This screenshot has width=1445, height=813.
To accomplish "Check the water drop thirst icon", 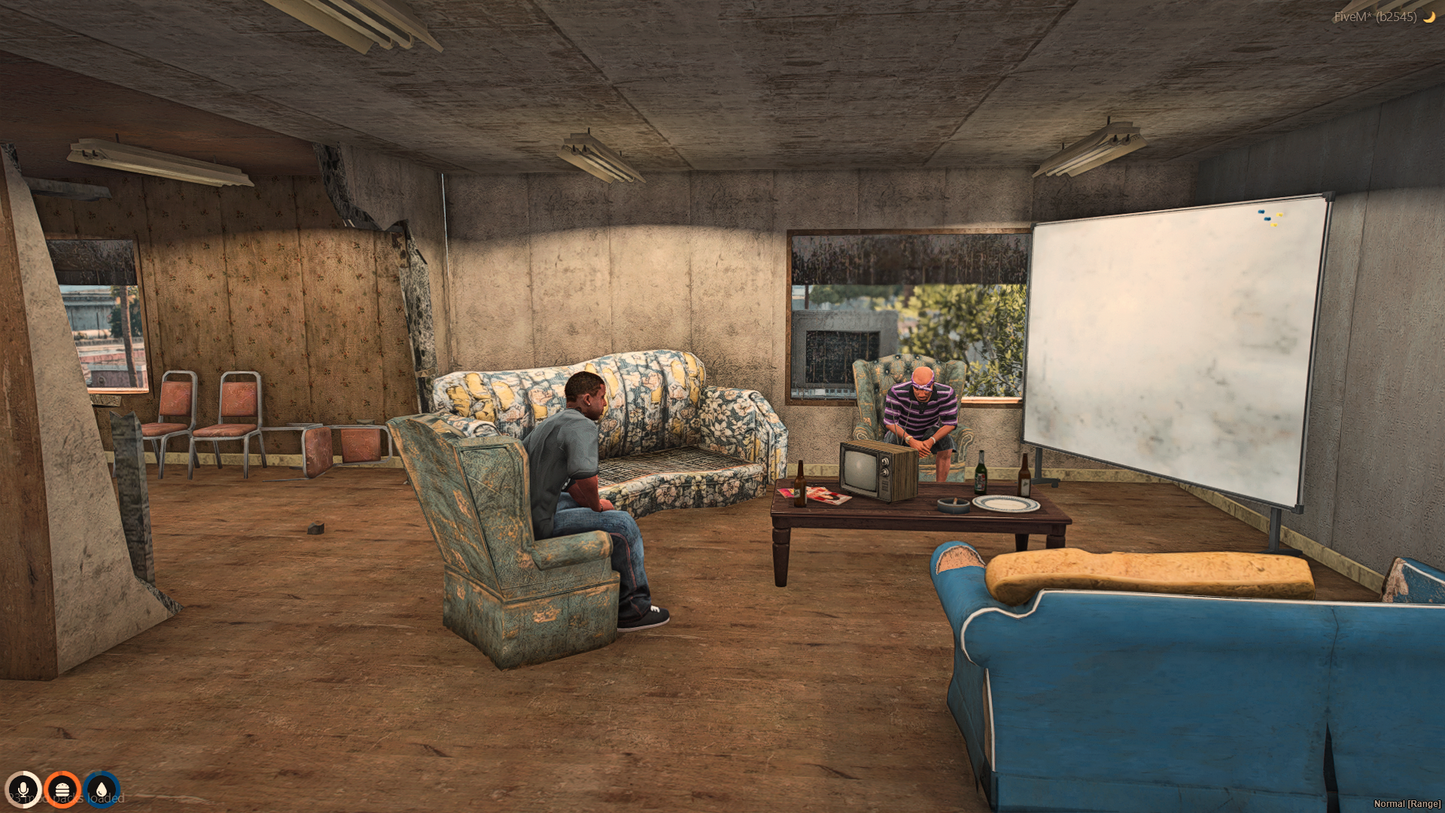I will point(101,790).
